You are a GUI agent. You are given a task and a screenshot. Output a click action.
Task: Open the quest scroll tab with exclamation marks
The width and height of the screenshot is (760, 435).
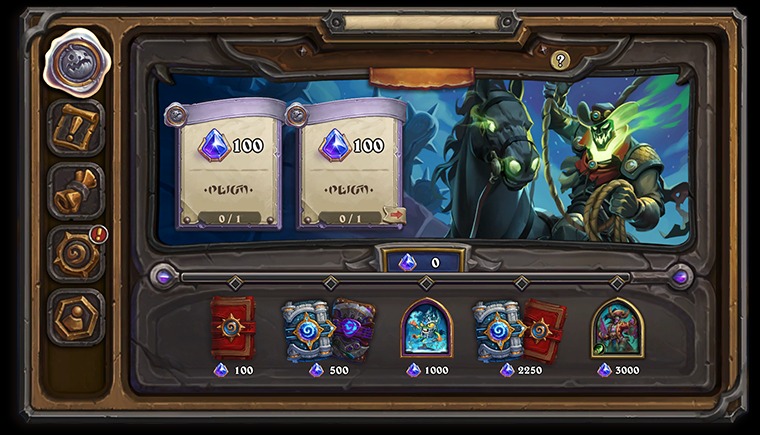point(76,127)
